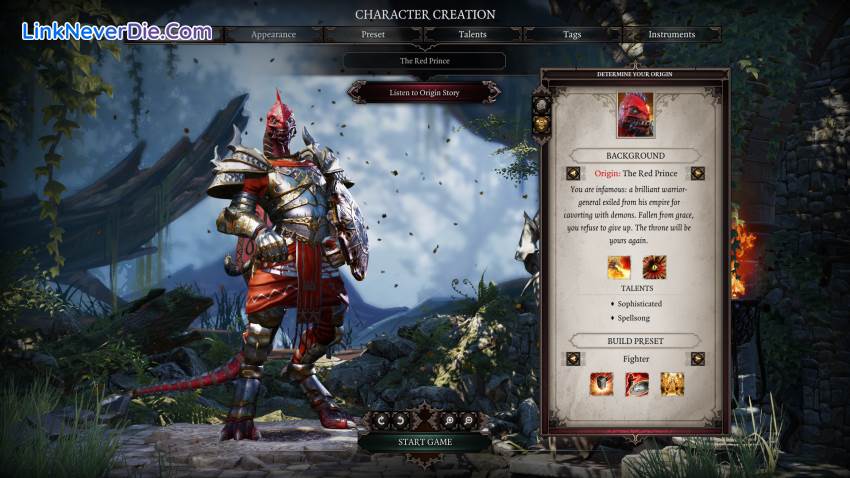
Task: Open the Instruments tab
Action: pos(671,34)
